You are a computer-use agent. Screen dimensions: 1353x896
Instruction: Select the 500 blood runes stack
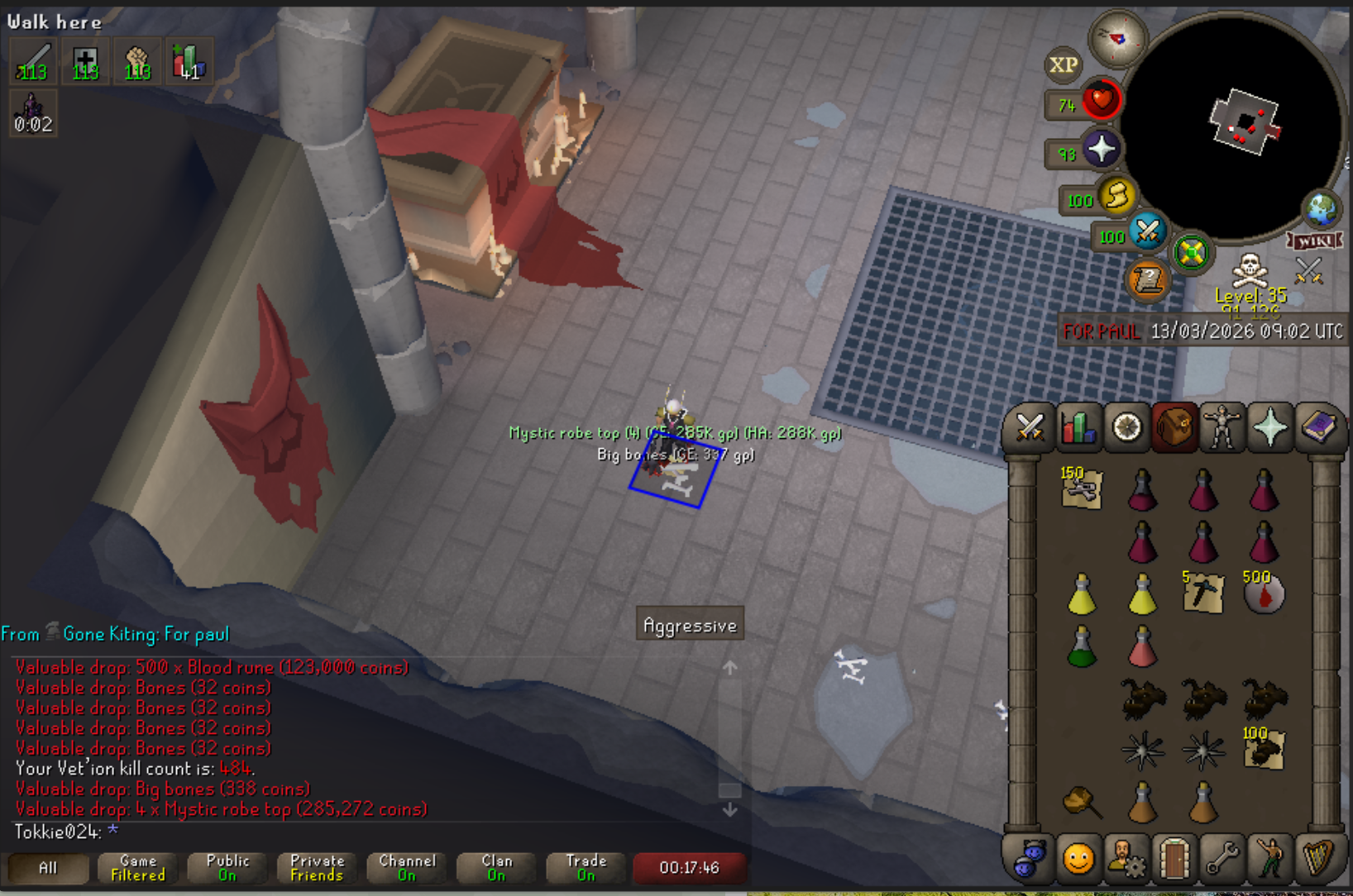[1263, 593]
